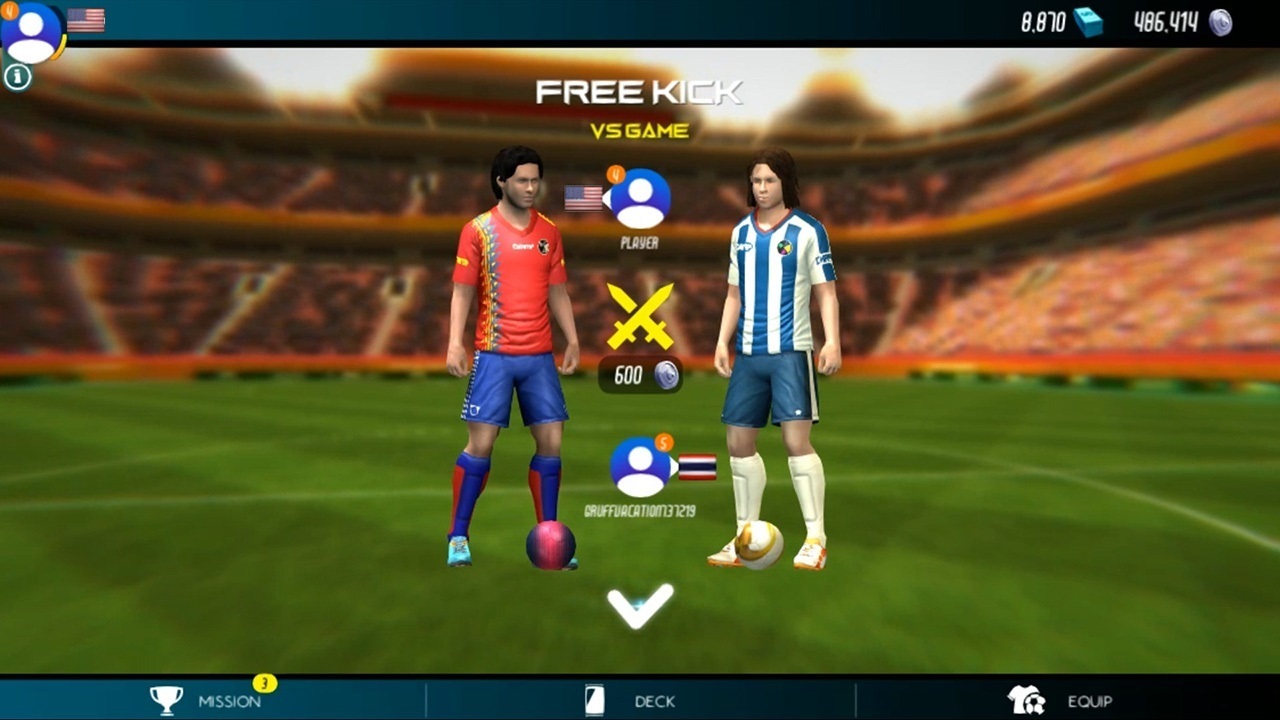Click the 600 coin wager badge
1280x720 pixels.
pos(641,376)
